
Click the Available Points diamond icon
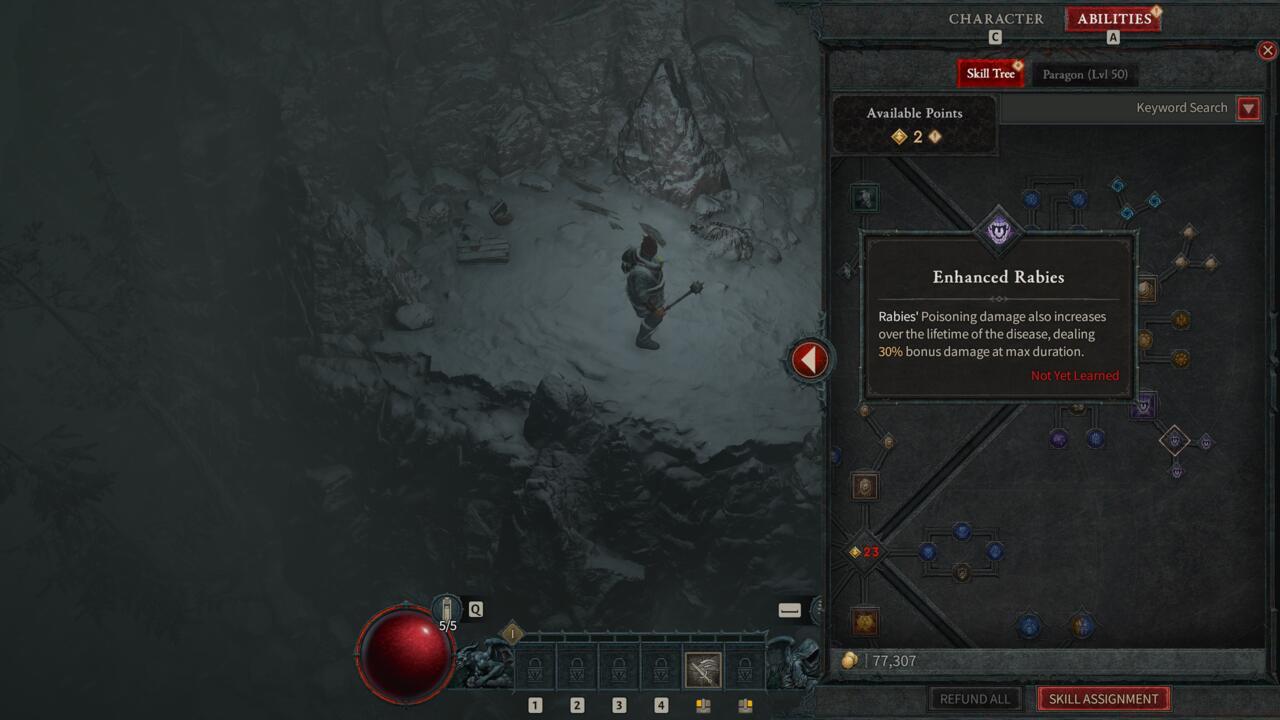[x=899, y=136]
